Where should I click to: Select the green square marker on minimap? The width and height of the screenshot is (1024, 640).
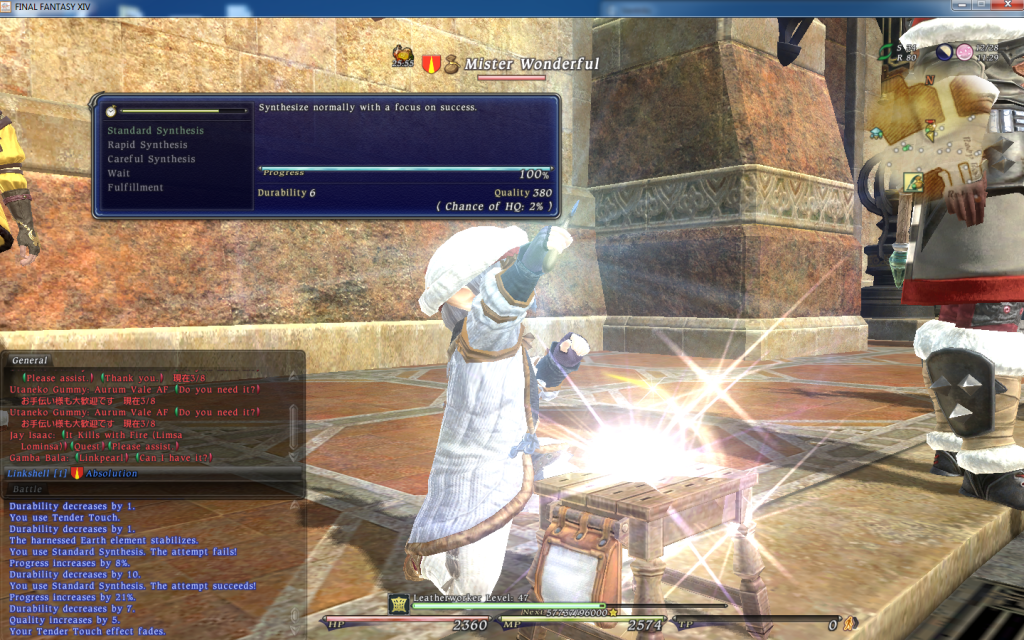(913, 182)
